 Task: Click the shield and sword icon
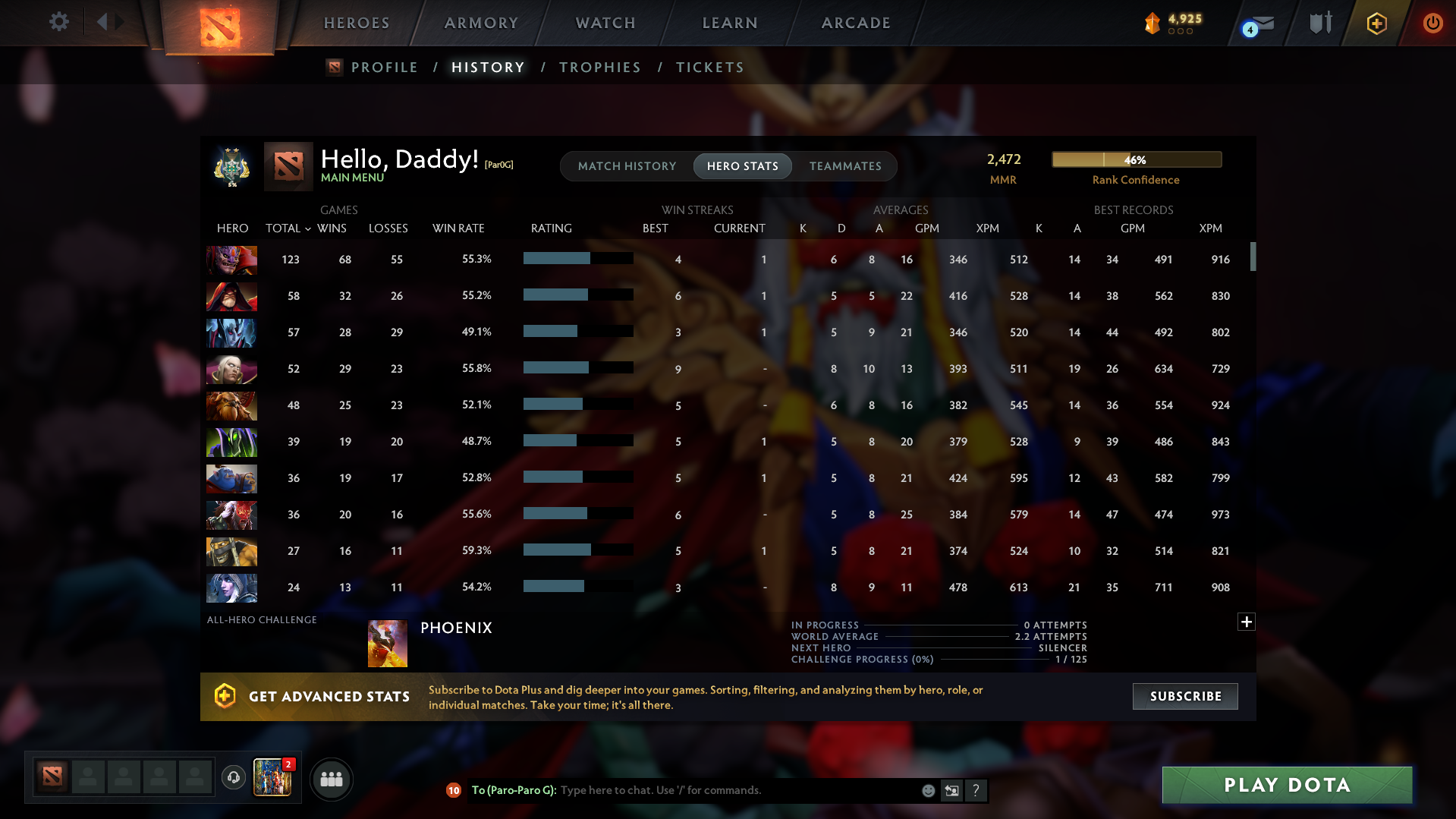[1319, 24]
